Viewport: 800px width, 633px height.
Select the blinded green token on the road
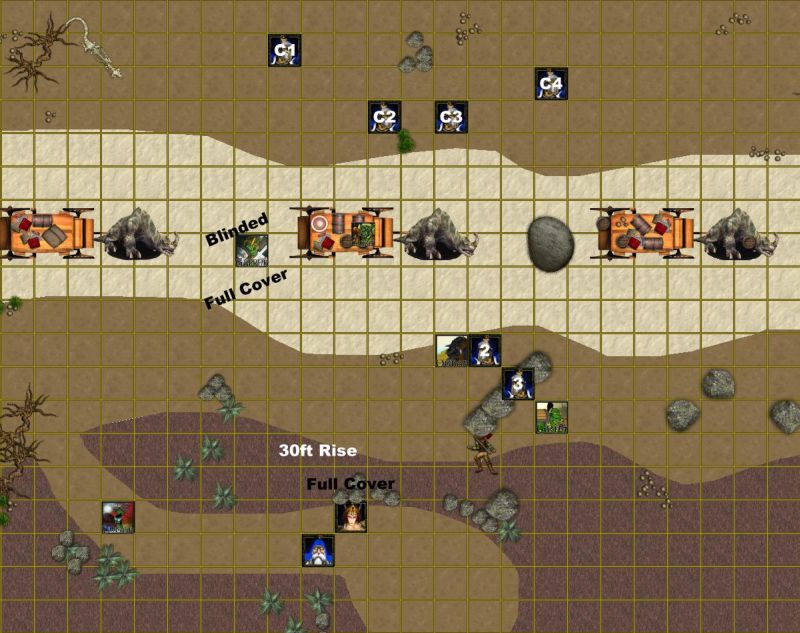click(251, 250)
